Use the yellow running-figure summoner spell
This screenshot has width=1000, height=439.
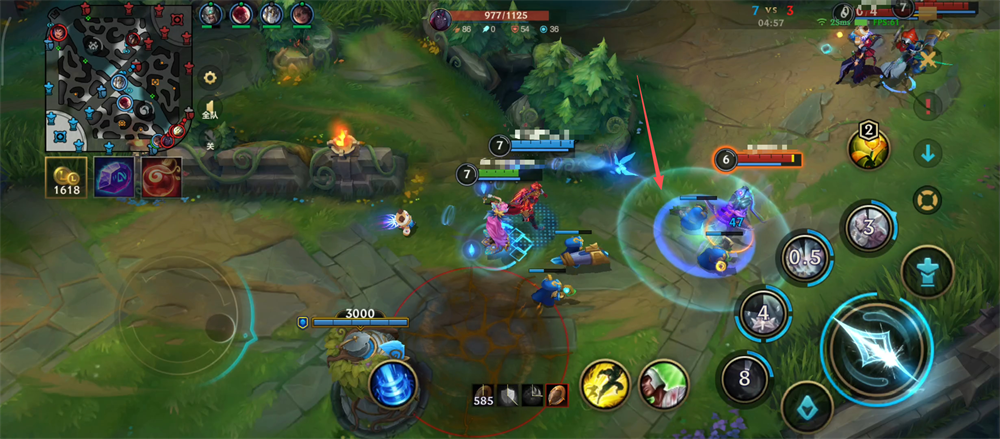point(604,384)
